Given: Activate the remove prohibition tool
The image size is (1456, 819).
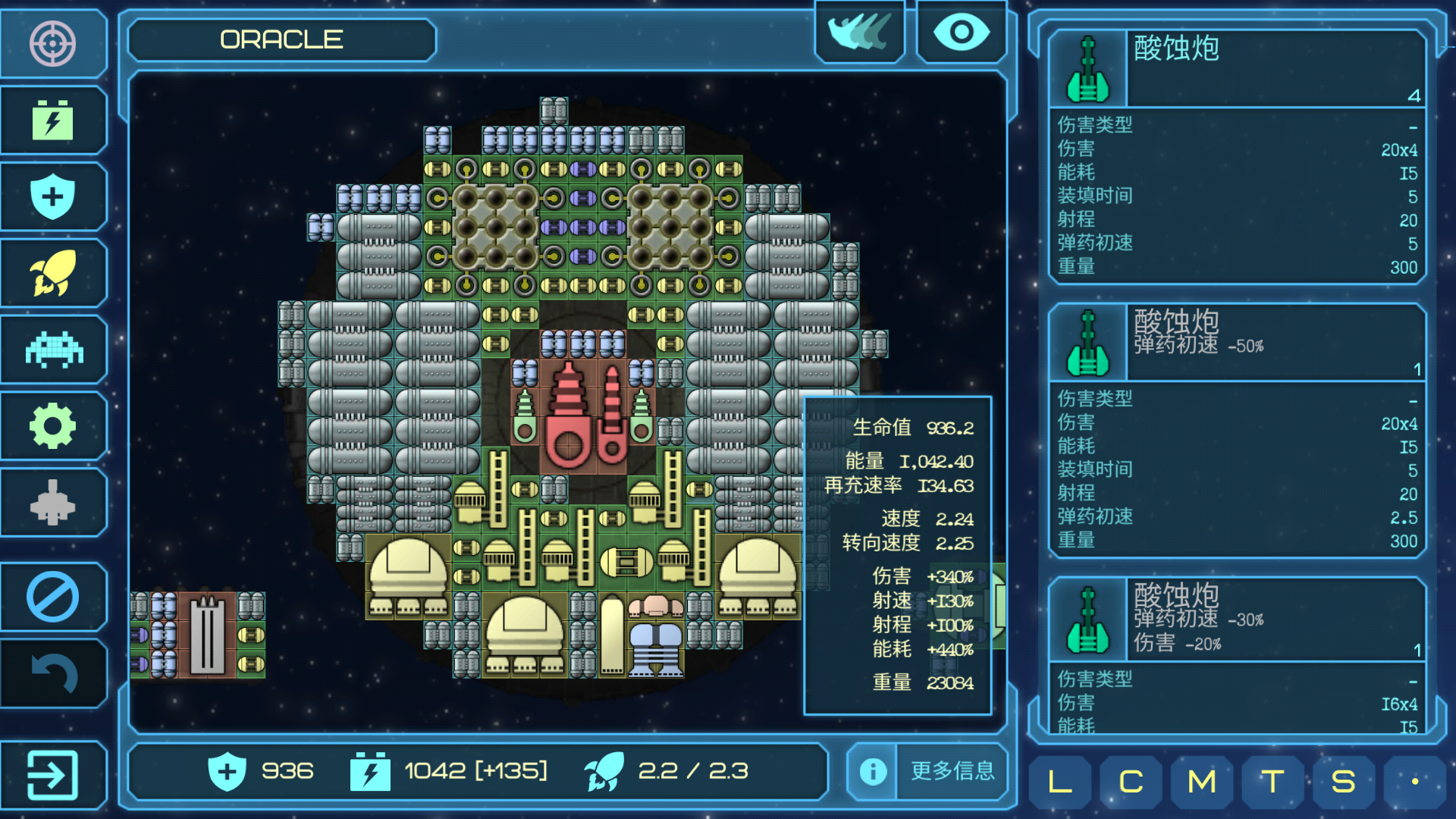Looking at the screenshot, I should tap(52, 597).
